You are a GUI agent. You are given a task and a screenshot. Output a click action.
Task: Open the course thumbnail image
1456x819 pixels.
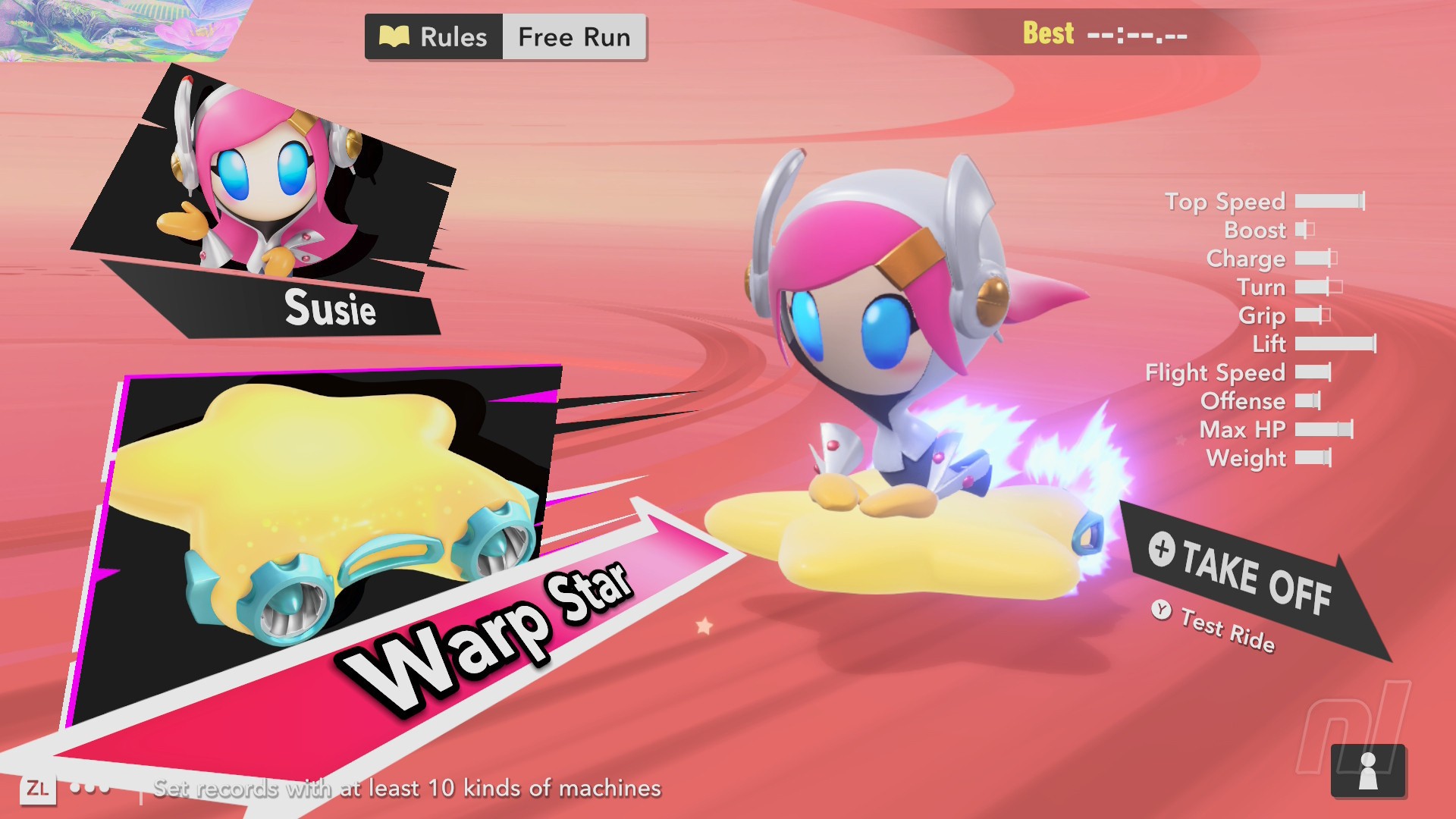click(x=114, y=29)
